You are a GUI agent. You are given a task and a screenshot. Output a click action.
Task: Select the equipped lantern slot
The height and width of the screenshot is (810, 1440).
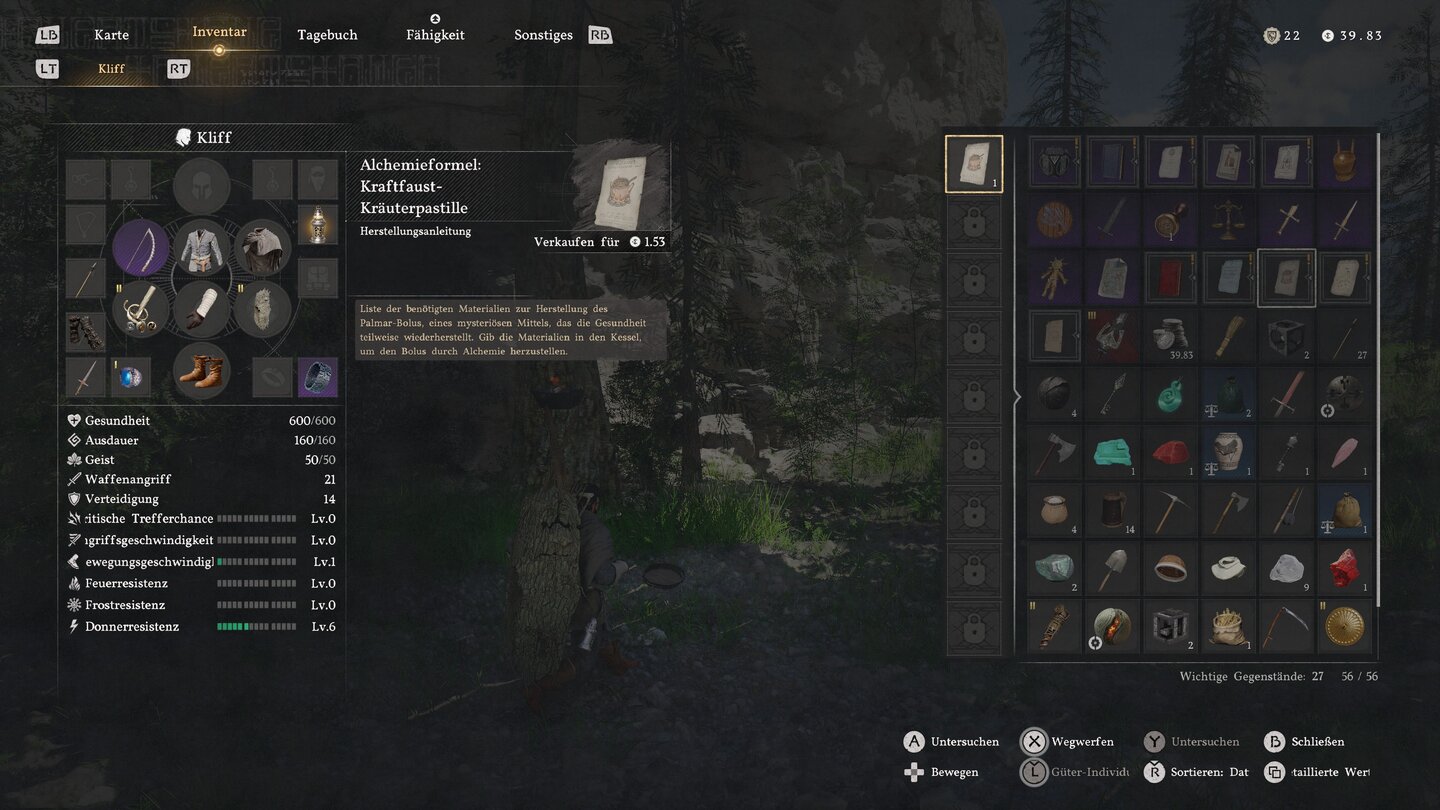coord(317,224)
